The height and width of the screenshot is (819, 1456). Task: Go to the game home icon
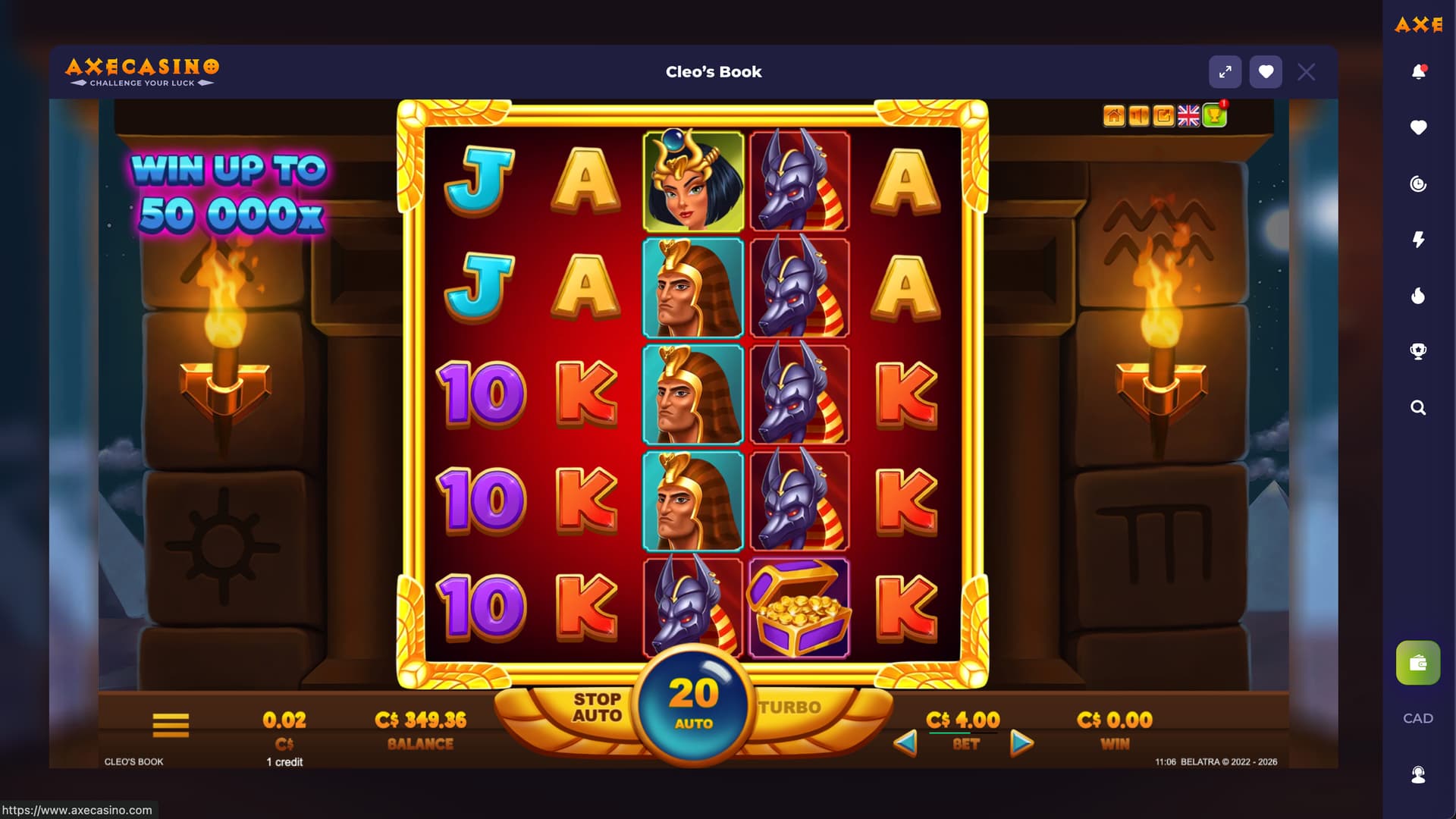[x=1113, y=115]
